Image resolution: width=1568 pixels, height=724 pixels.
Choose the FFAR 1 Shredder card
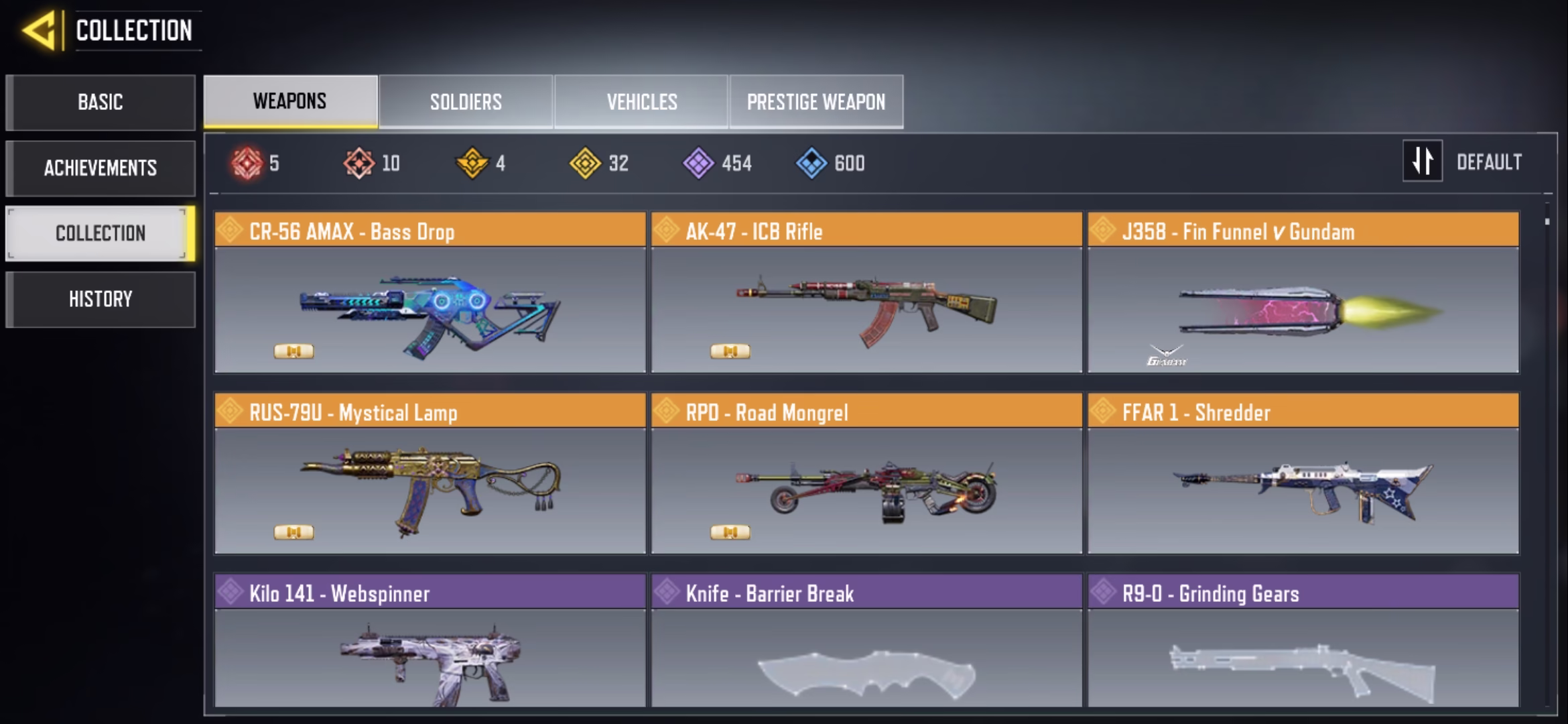point(1303,474)
